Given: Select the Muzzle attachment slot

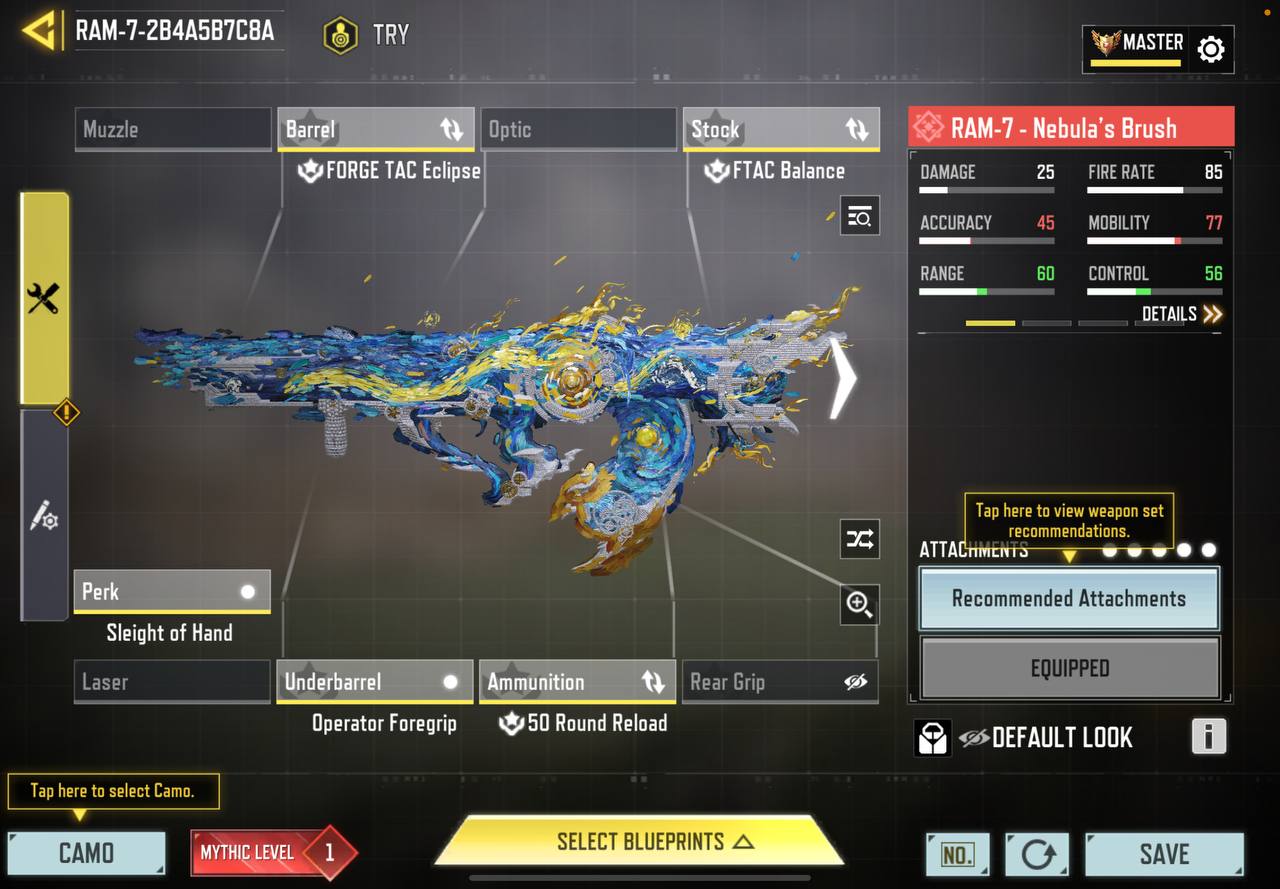Looking at the screenshot, I should point(173,129).
